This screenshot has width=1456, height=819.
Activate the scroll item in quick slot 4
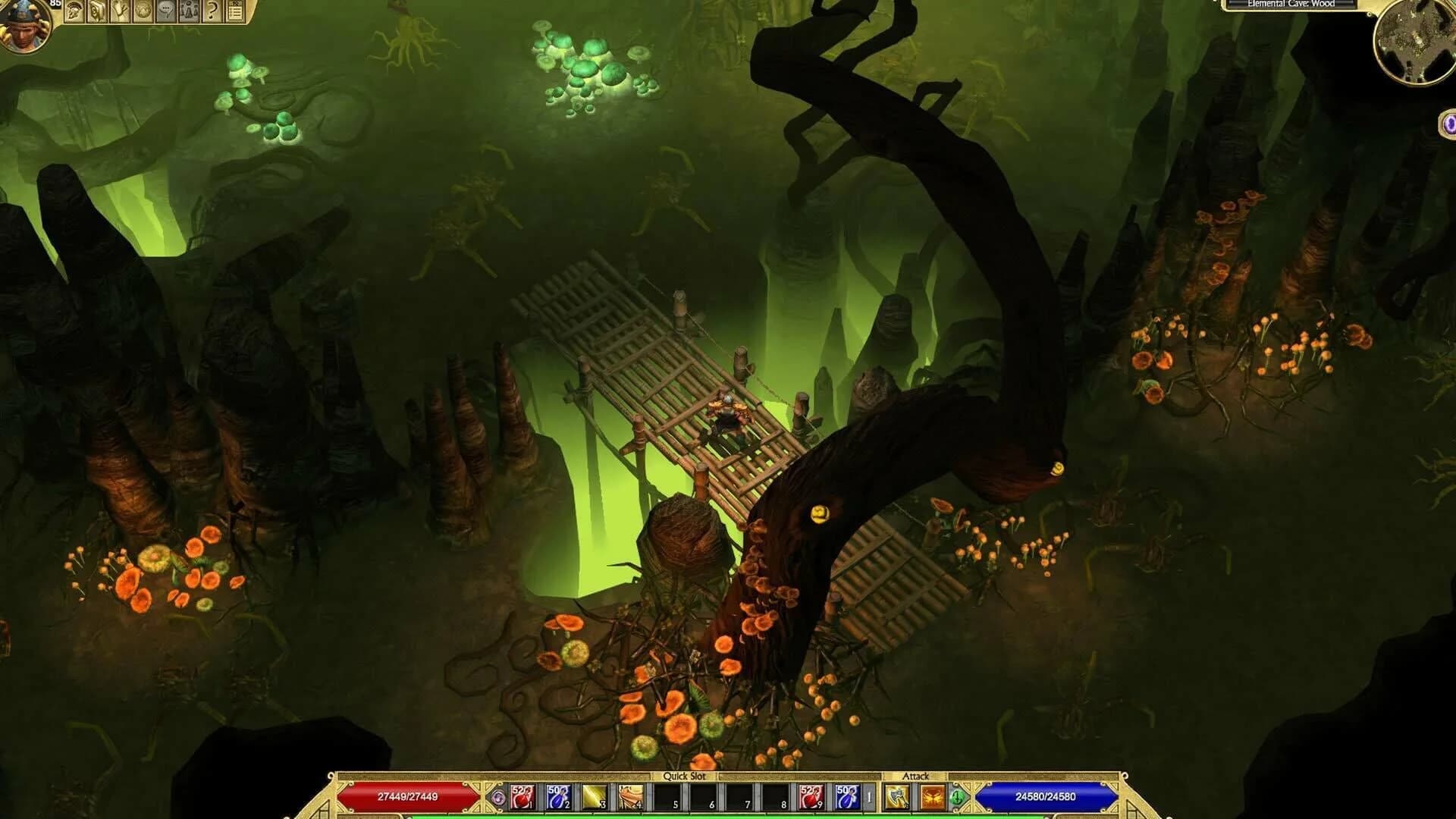[629, 796]
